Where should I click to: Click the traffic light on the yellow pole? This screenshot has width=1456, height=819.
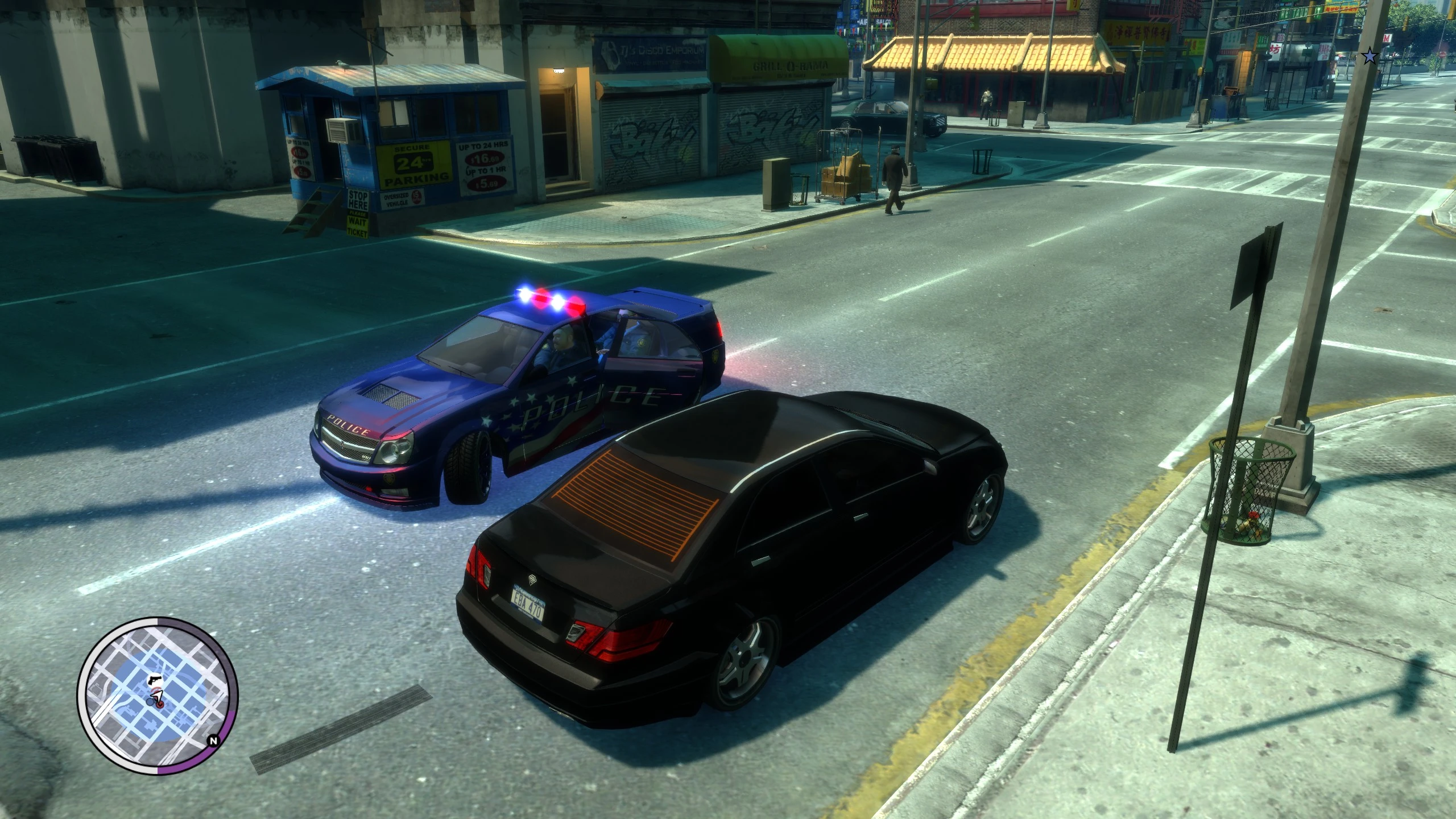point(1405,24)
